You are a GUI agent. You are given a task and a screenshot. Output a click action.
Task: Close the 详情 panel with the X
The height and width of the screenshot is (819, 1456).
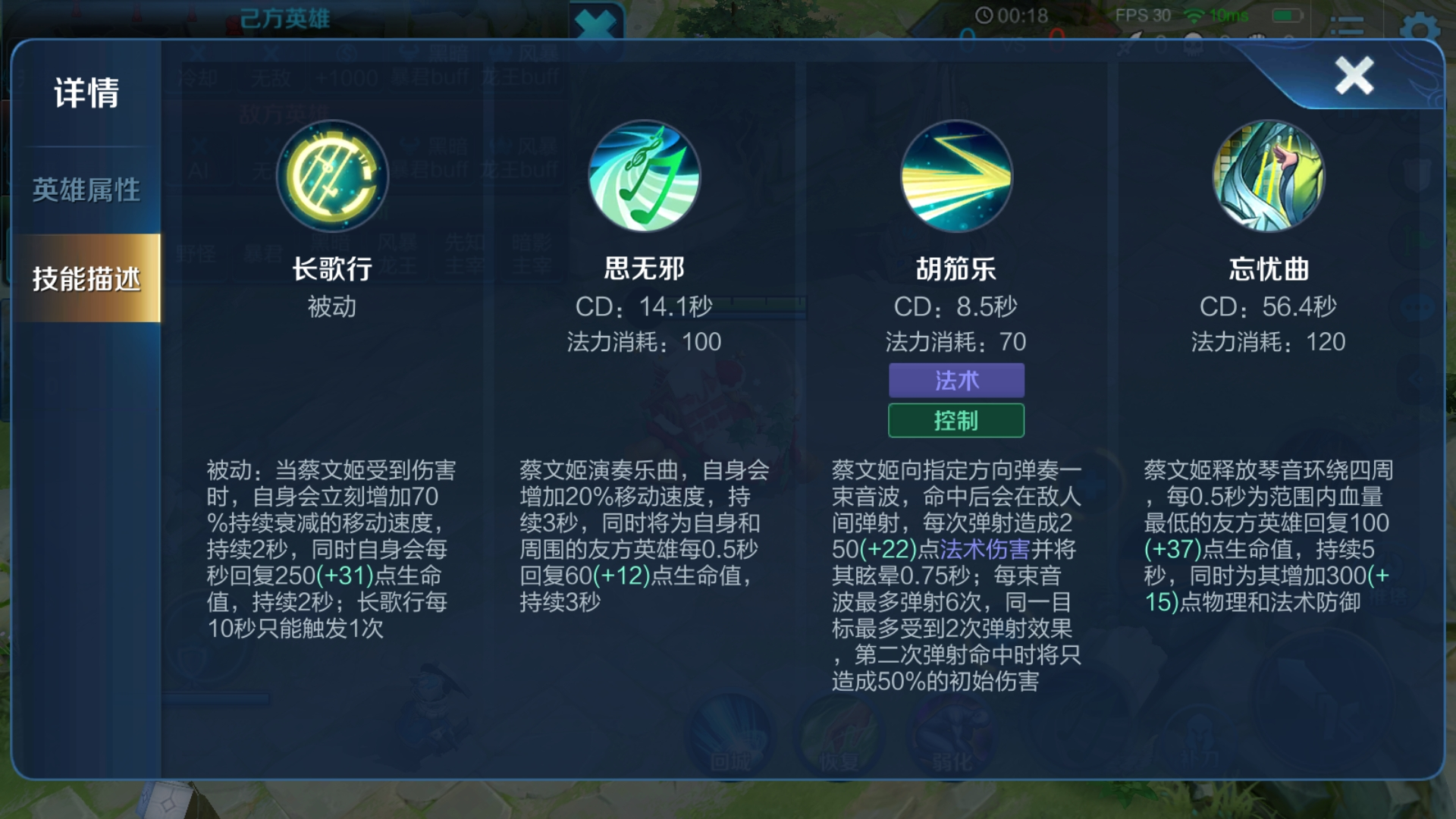(1354, 75)
